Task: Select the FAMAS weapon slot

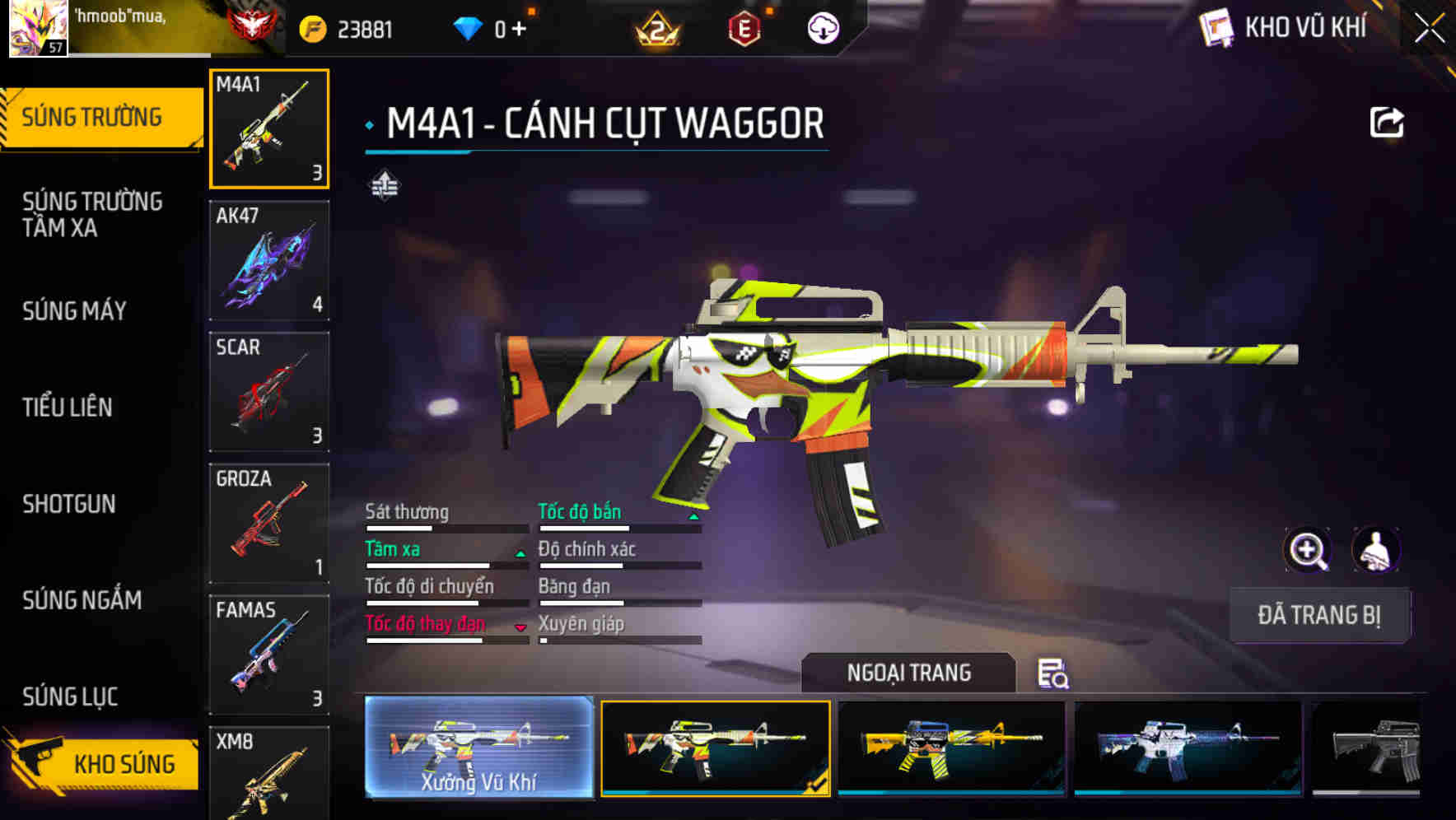Action: click(x=269, y=655)
